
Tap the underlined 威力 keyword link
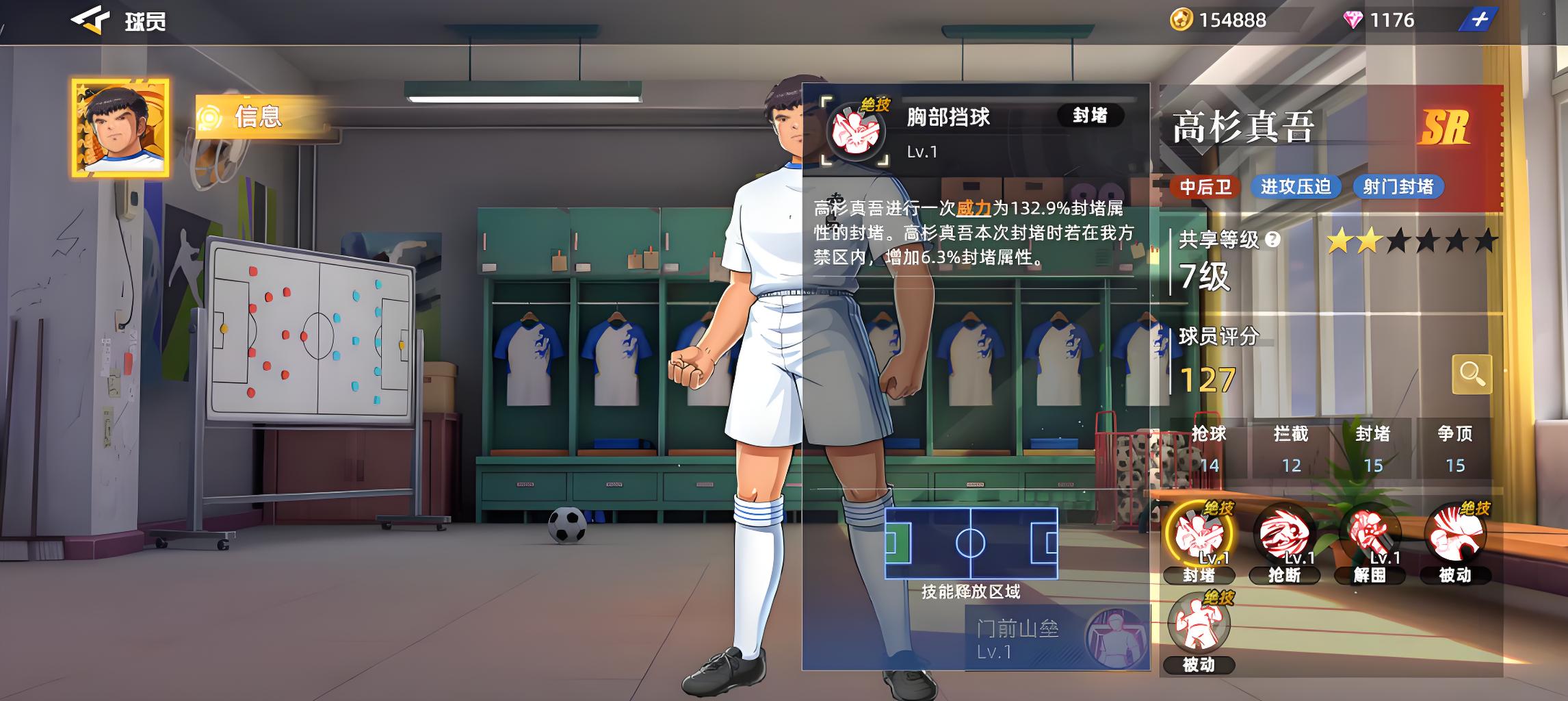[973, 207]
